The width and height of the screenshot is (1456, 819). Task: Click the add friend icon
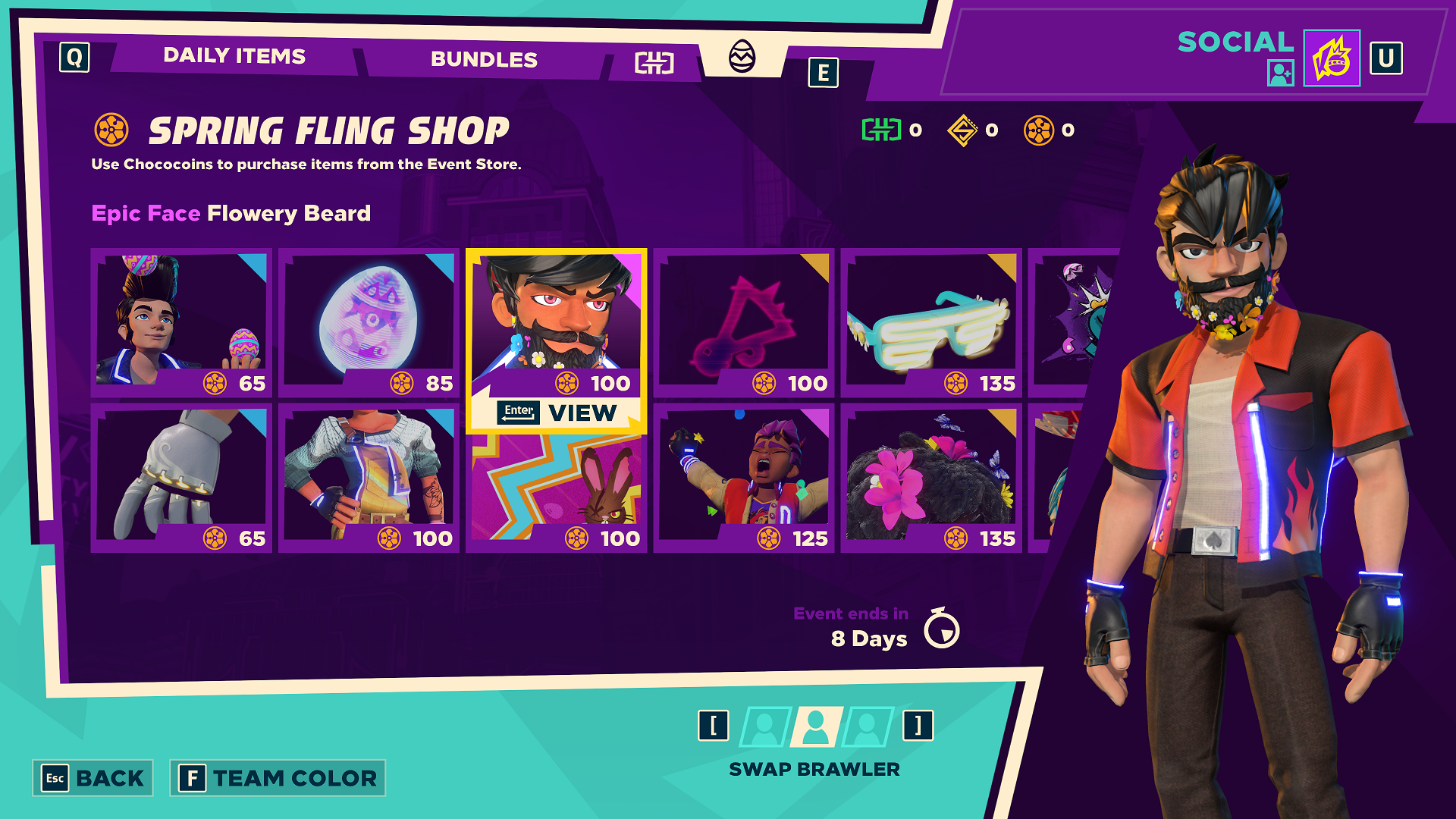click(1280, 73)
